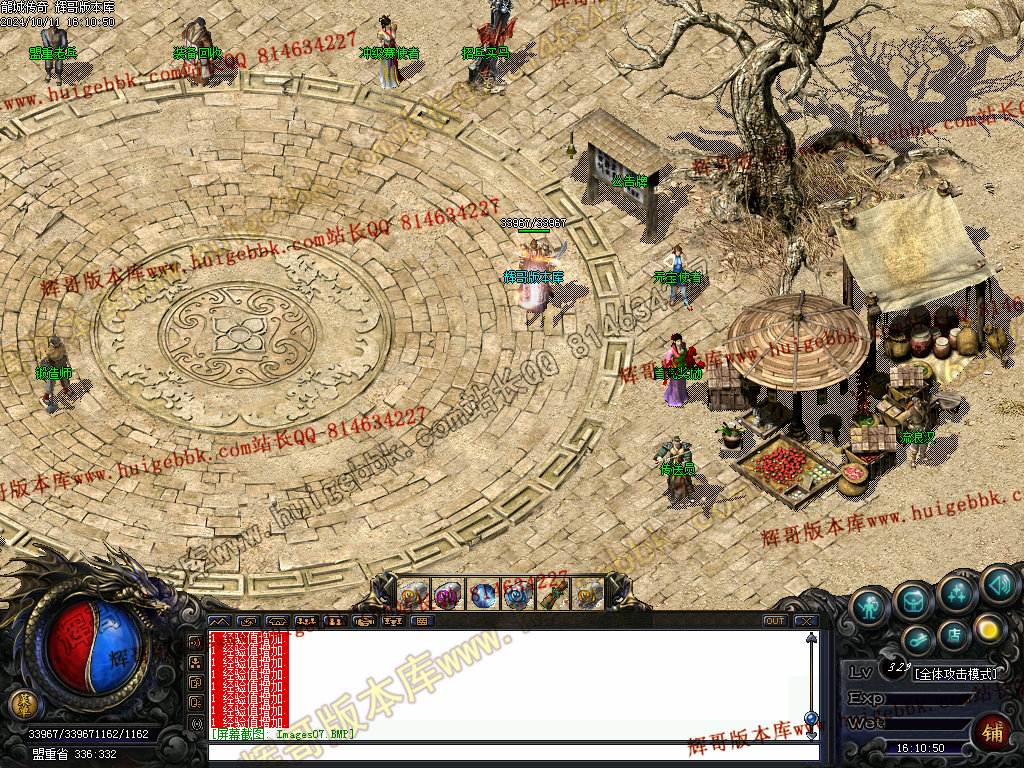Click the grid panel toolbar button
Viewport: 1024px width, 768px height.
(421, 621)
